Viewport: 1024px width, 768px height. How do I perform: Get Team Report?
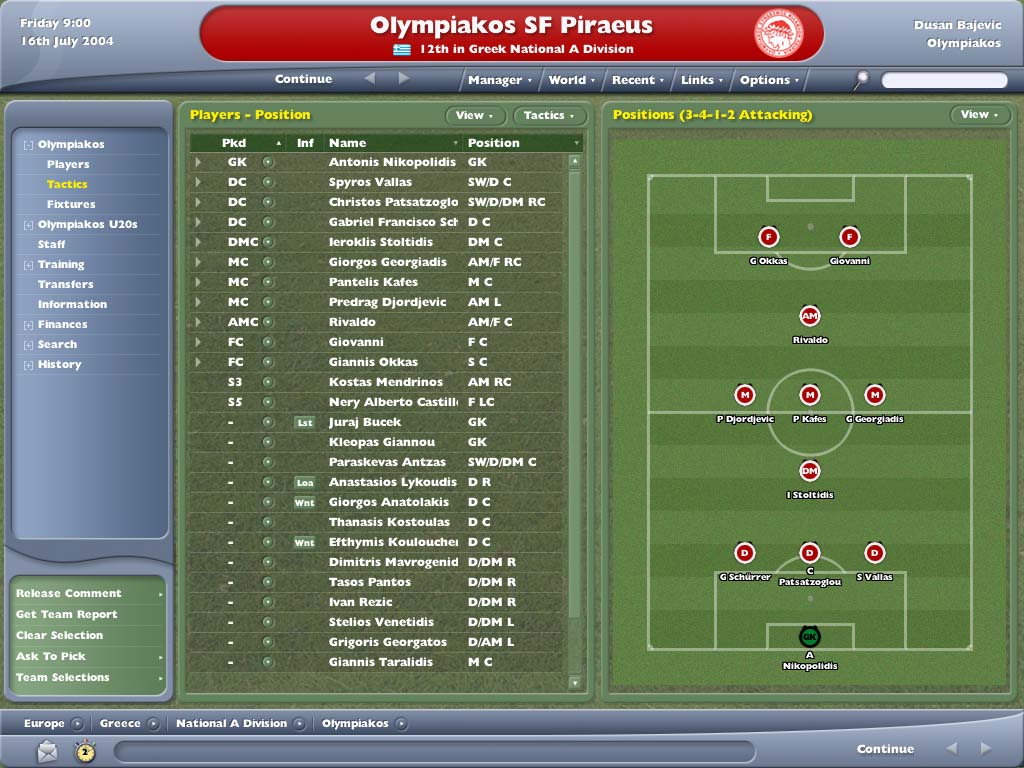(66, 614)
